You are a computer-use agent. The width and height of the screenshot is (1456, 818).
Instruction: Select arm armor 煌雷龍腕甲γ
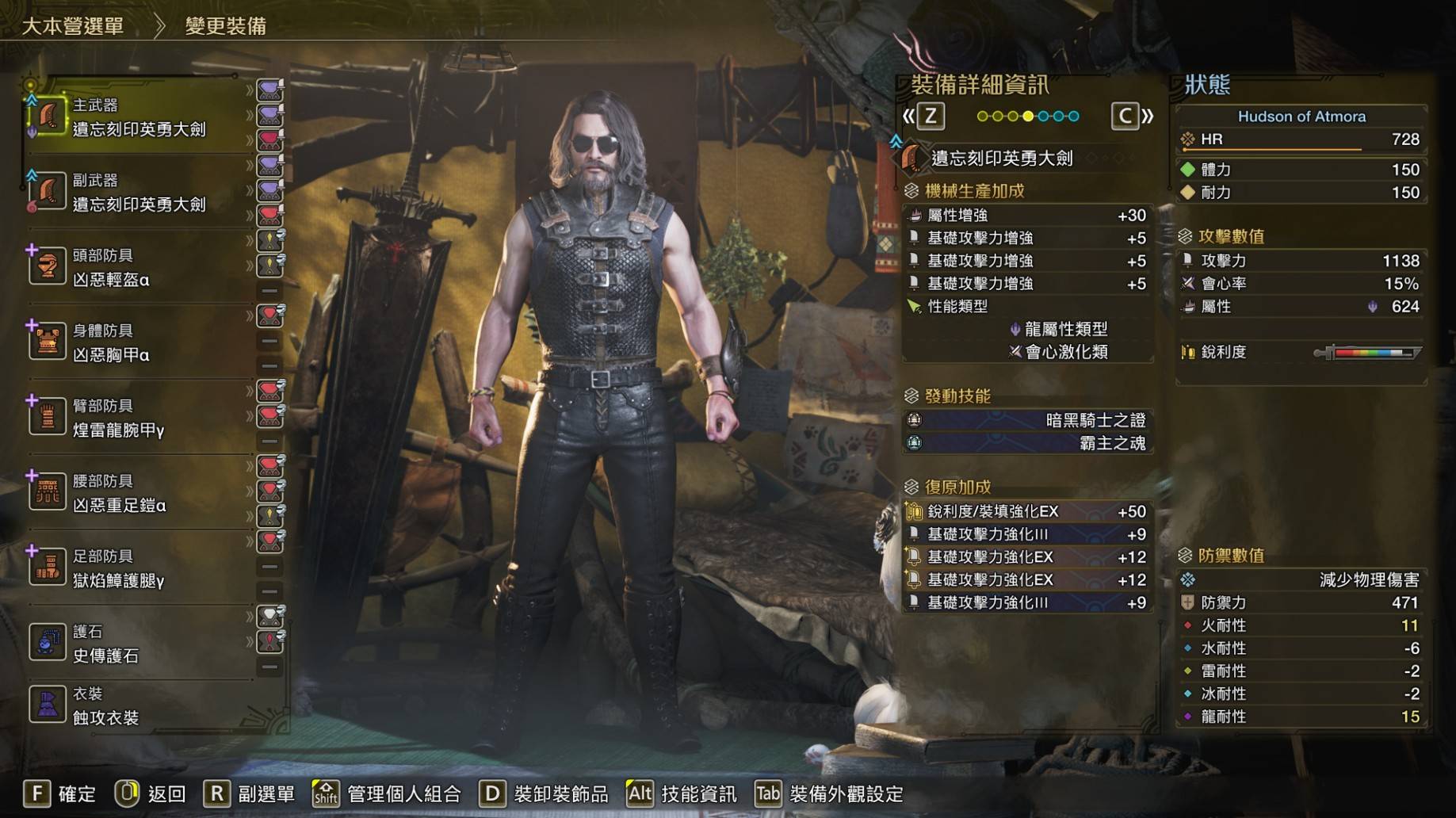tap(119, 419)
